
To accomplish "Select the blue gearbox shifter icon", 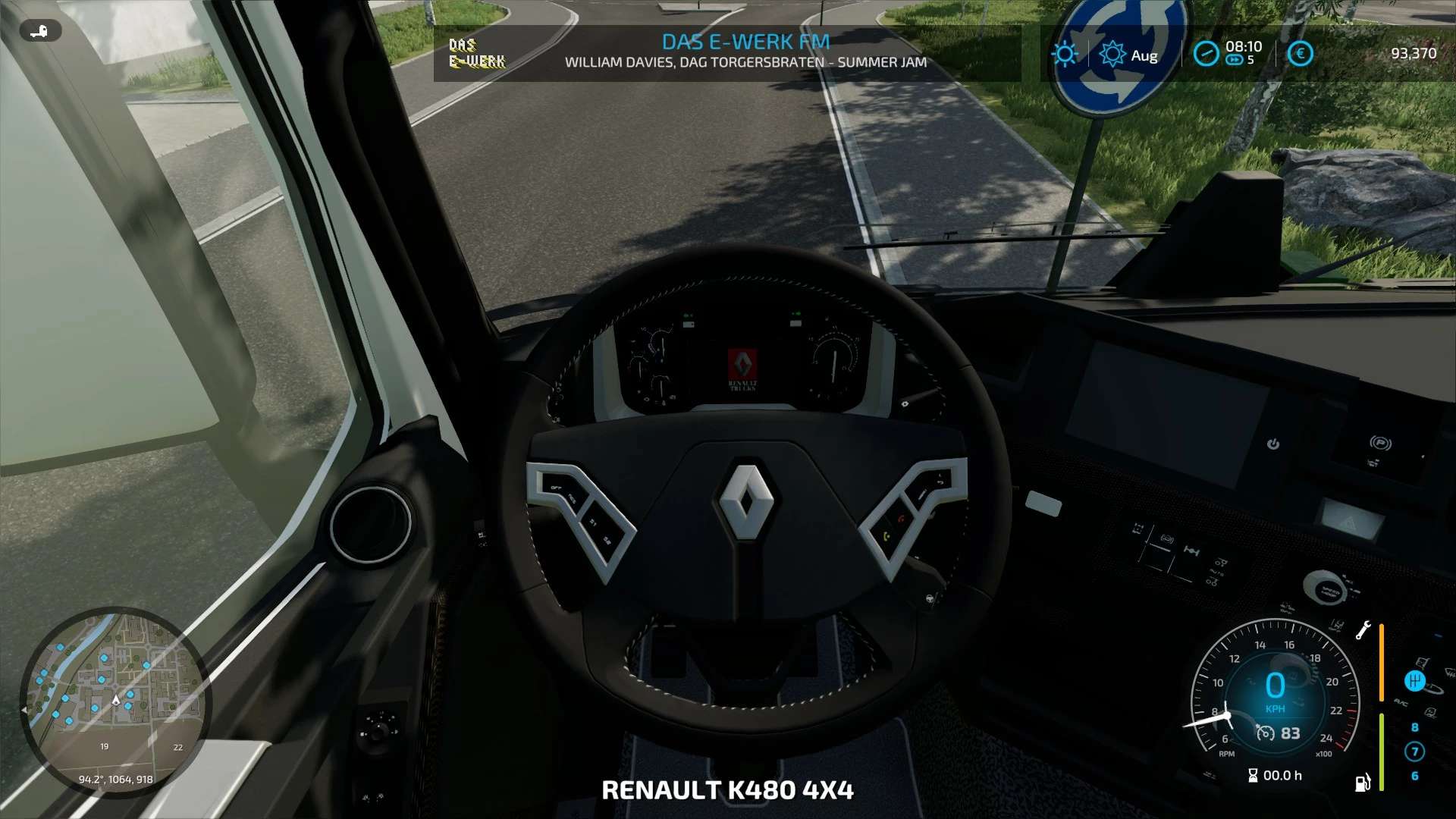I will (1414, 681).
